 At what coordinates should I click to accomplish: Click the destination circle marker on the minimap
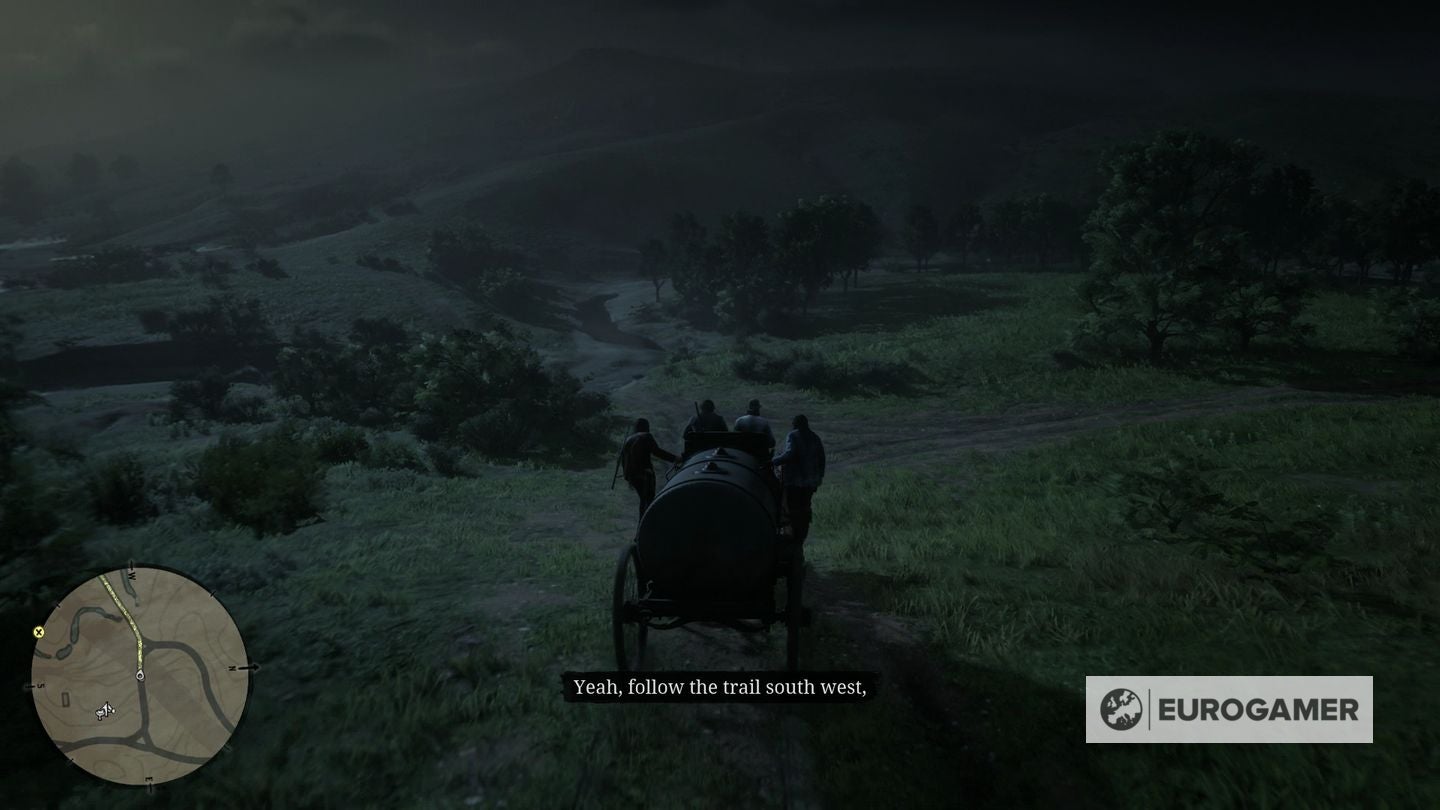tap(139, 674)
